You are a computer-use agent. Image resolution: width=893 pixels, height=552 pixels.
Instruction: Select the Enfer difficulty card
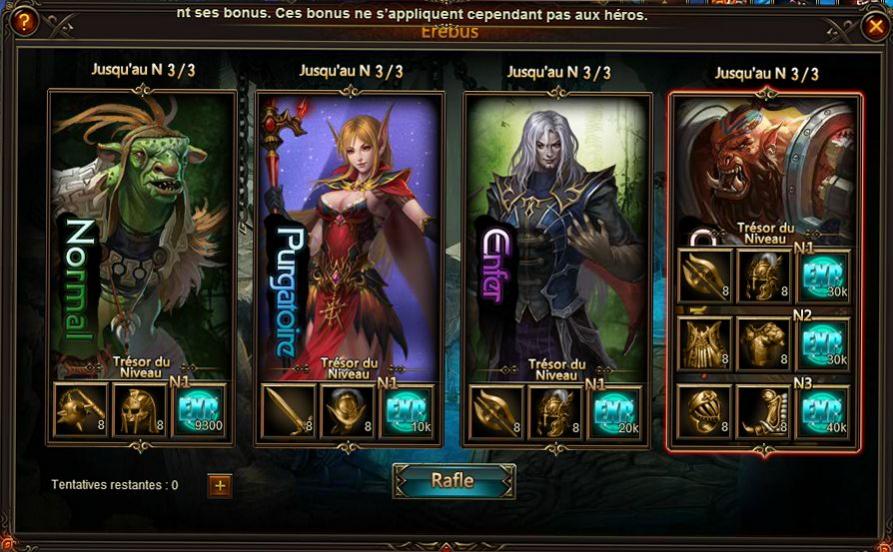(556, 230)
